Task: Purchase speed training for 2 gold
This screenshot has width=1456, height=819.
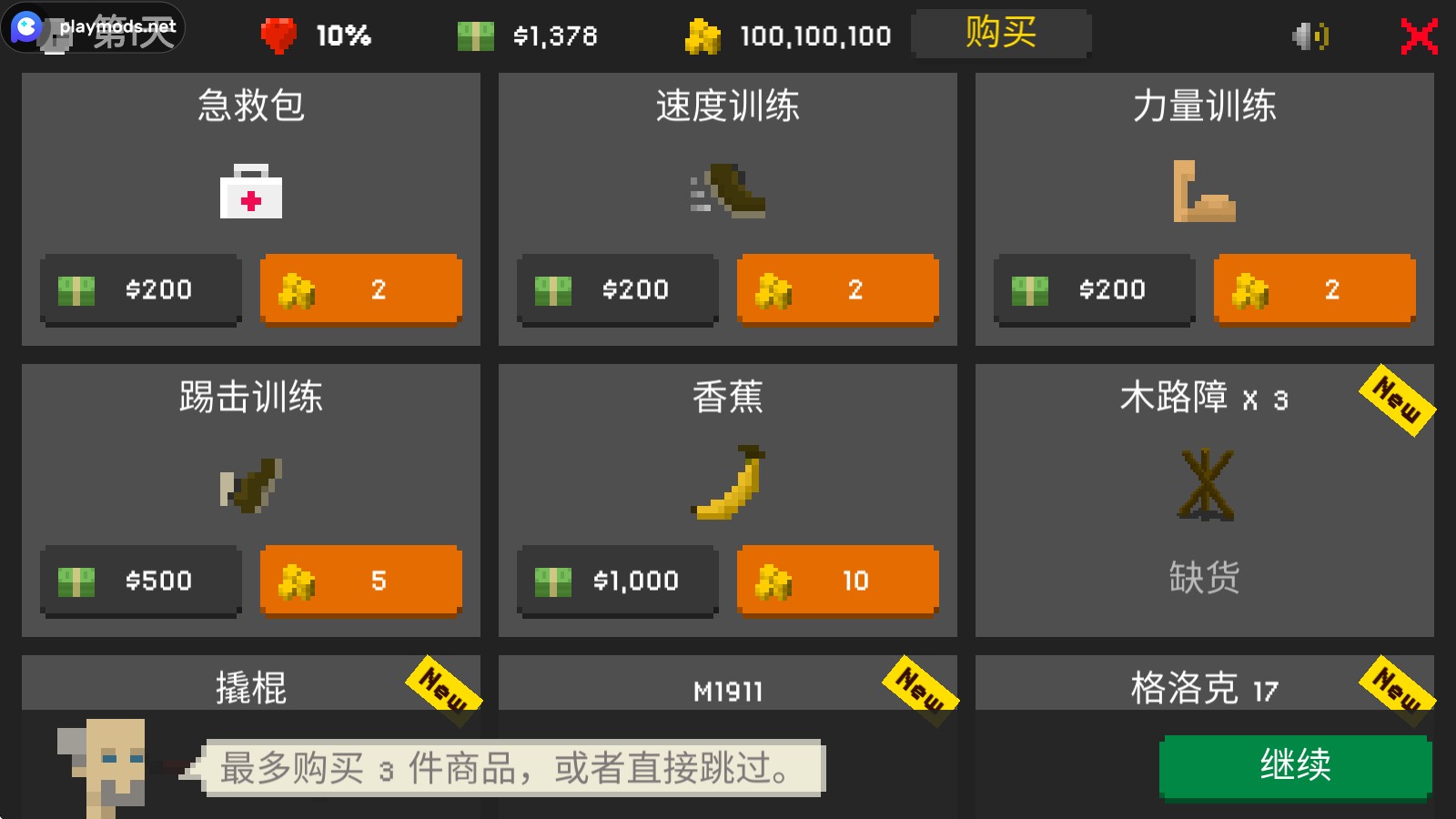Action: tap(837, 289)
